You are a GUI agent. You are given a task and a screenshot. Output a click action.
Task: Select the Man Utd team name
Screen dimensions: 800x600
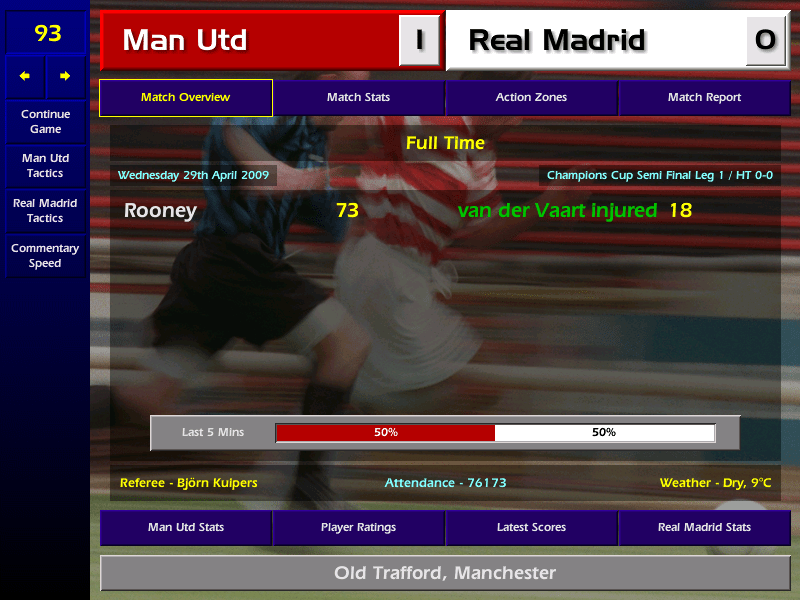[x=185, y=41]
